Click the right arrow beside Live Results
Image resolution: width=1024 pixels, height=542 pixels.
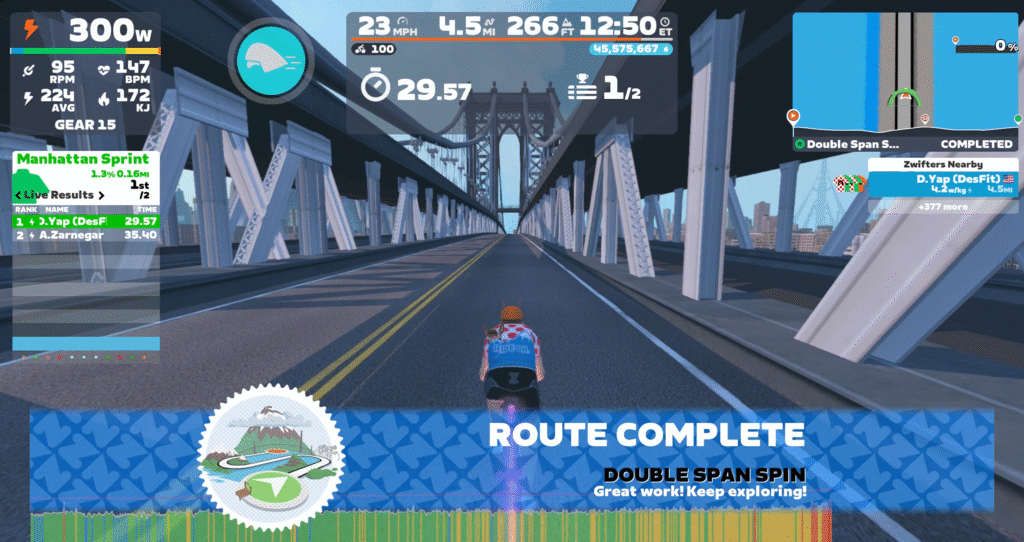[102, 194]
